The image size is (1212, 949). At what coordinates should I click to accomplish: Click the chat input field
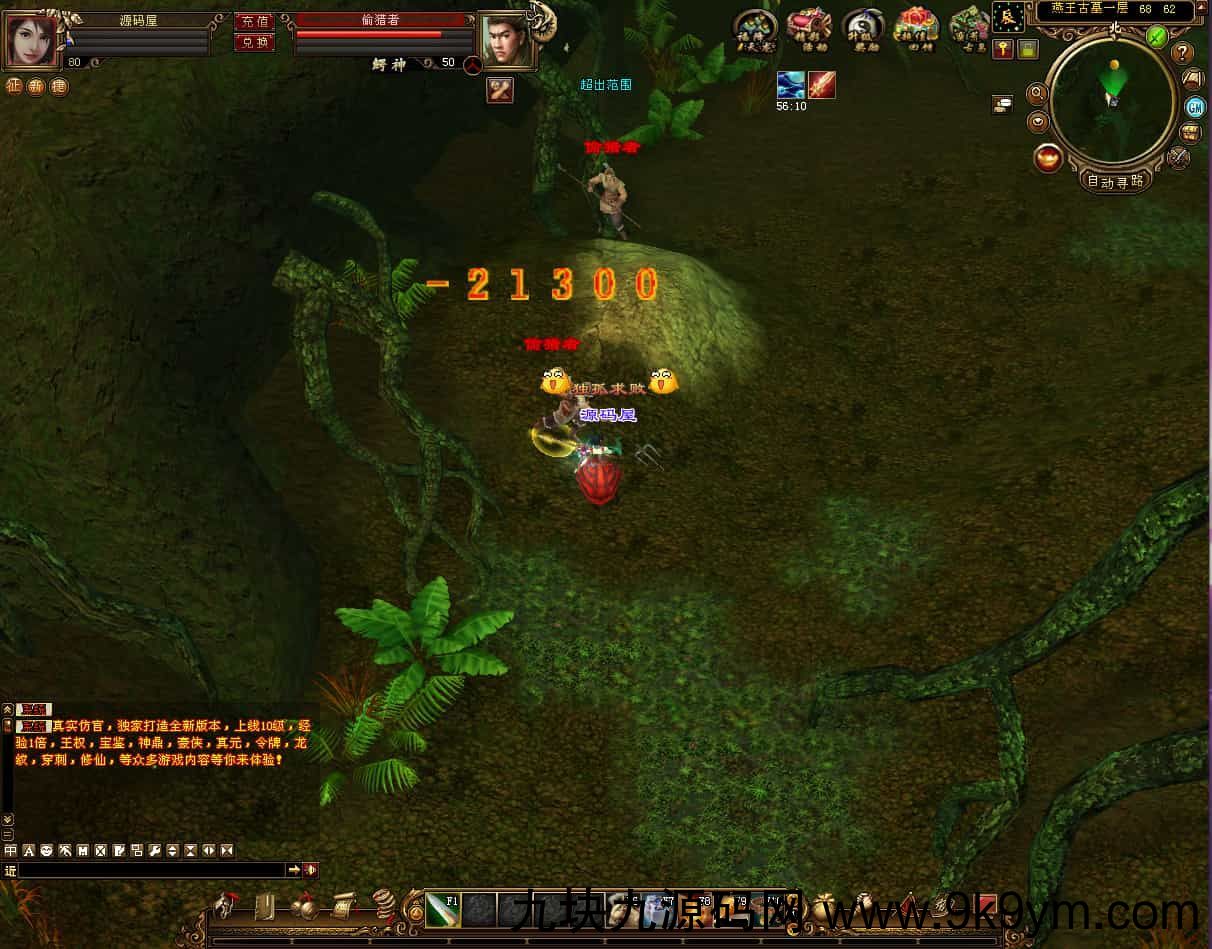pyautogui.click(x=152, y=870)
